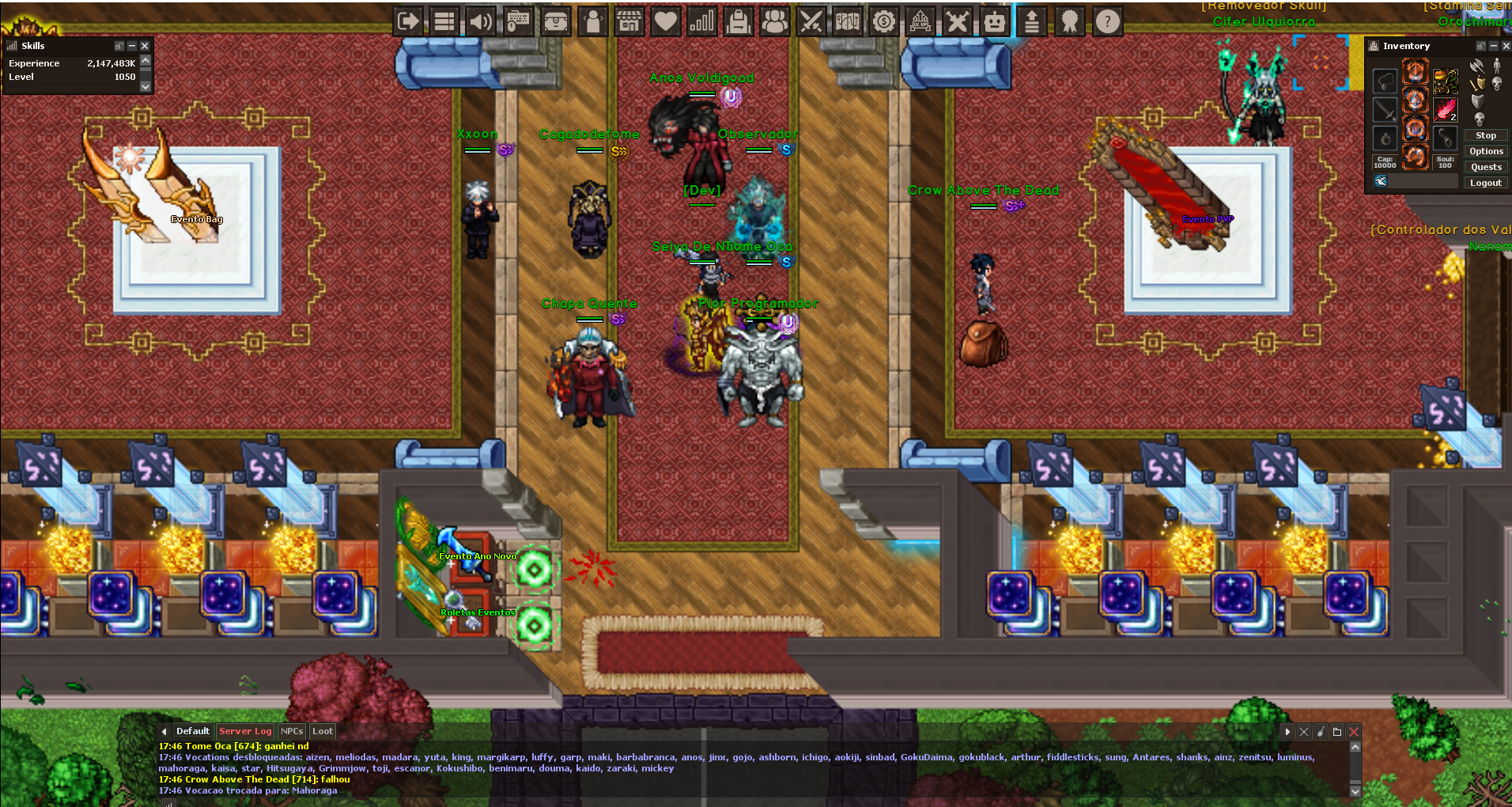Screen dimensions: 1512x807
Task: Click the heart icon in the toolbar
Action: (666, 21)
